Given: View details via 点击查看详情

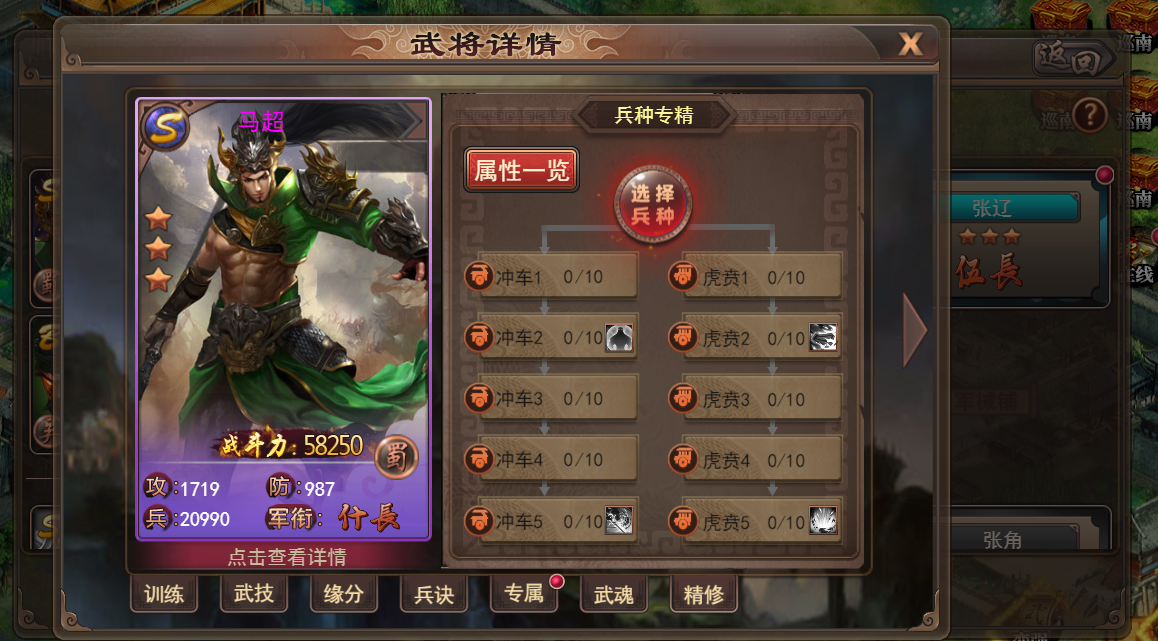Looking at the screenshot, I should [x=287, y=557].
